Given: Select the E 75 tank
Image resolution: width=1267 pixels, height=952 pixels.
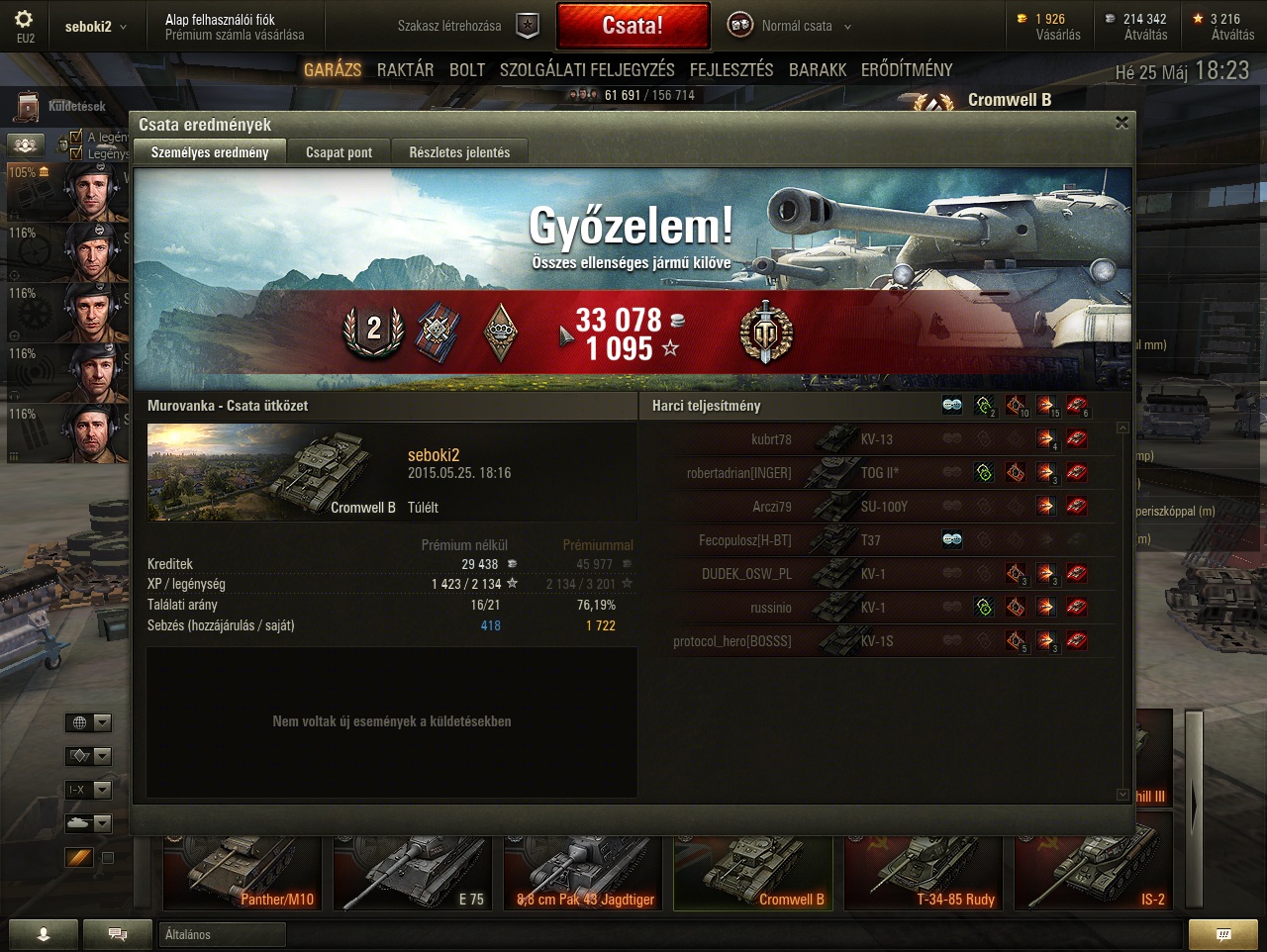Looking at the screenshot, I should click(x=413, y=873).
